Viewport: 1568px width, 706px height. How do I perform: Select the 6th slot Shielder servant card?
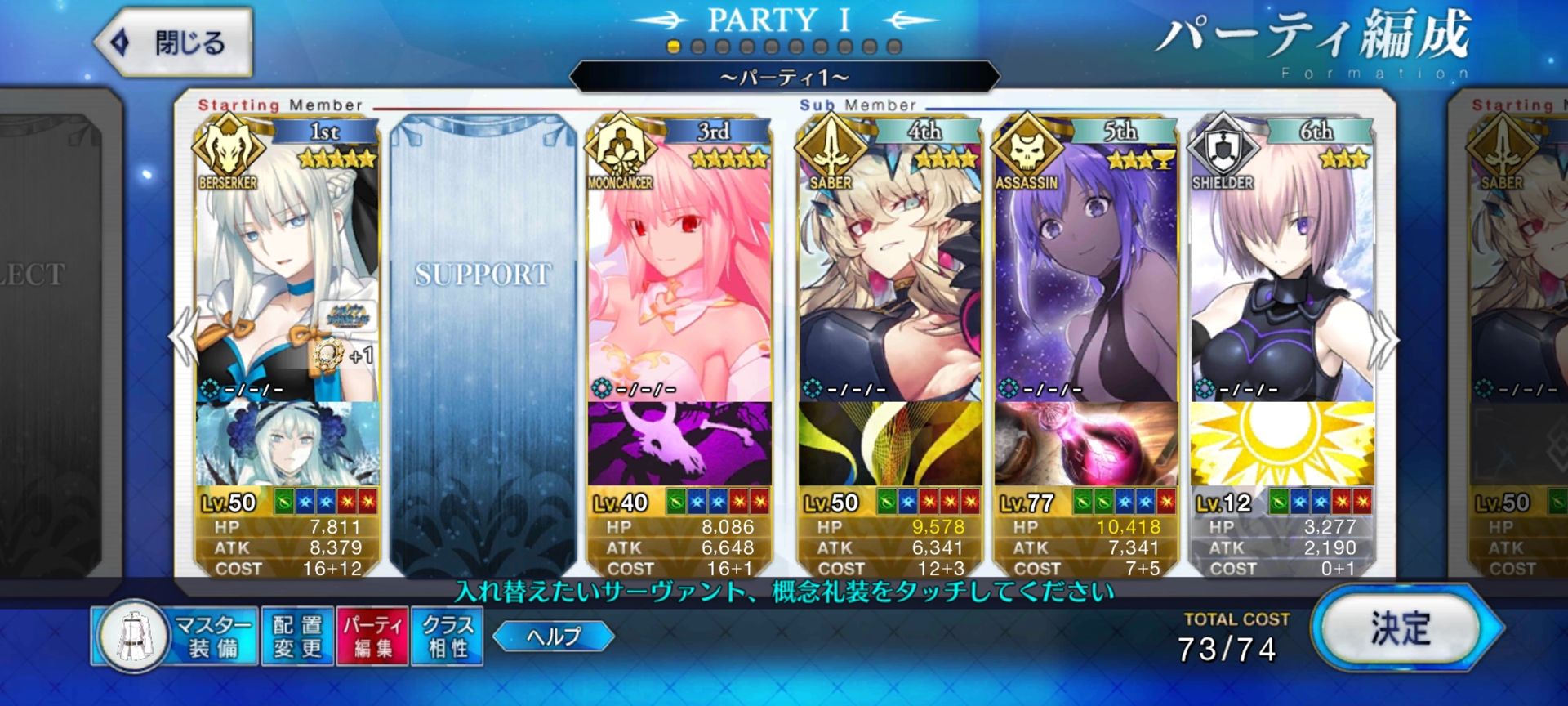point(1282,270)
